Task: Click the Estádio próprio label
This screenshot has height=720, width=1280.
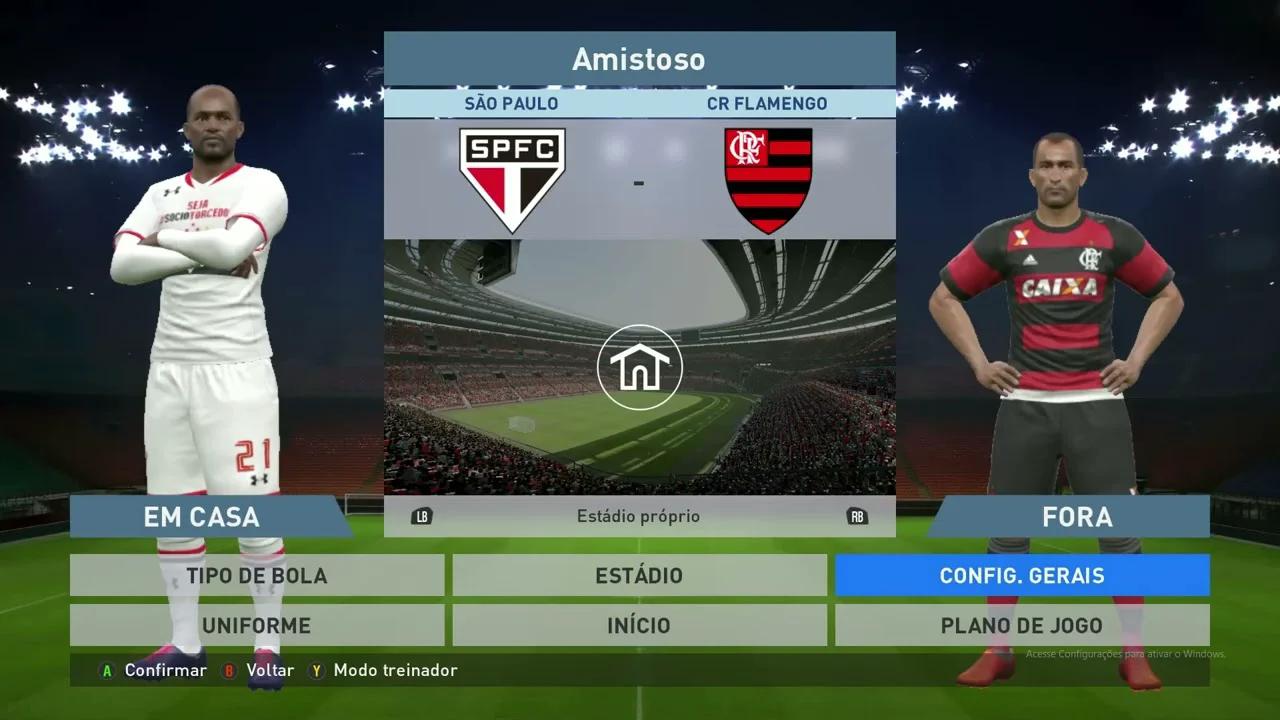Action: click(639, 516)
